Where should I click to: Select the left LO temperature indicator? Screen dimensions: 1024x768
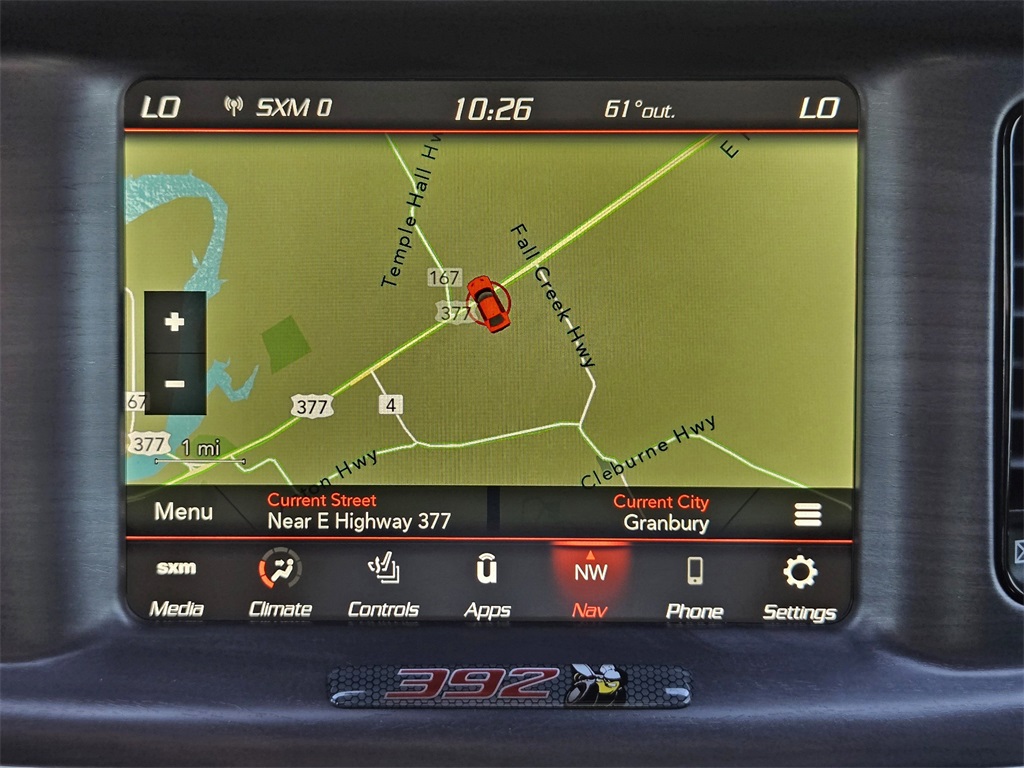coord(160,107)
